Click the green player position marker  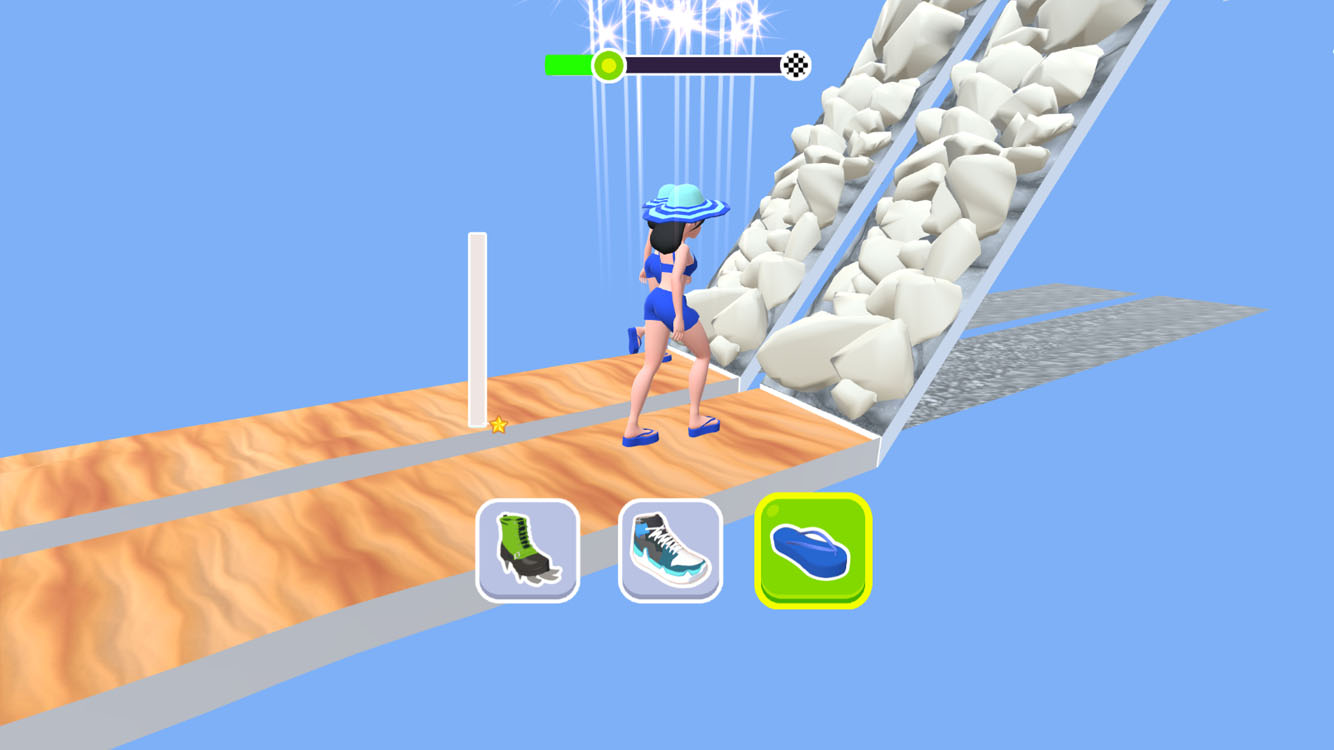tap(607, 64)
